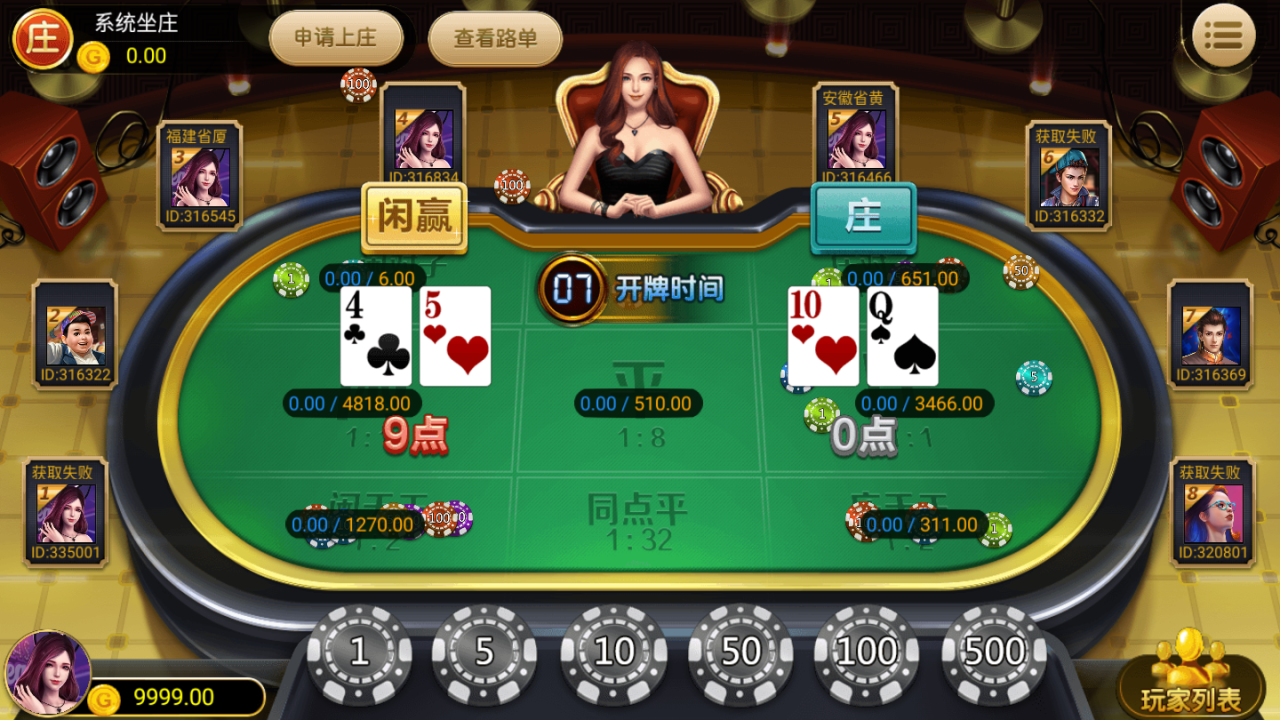Viewport: 1280px width, 720px height.
Task: Click the 申请上庄 button
Action: pos(335,40)
